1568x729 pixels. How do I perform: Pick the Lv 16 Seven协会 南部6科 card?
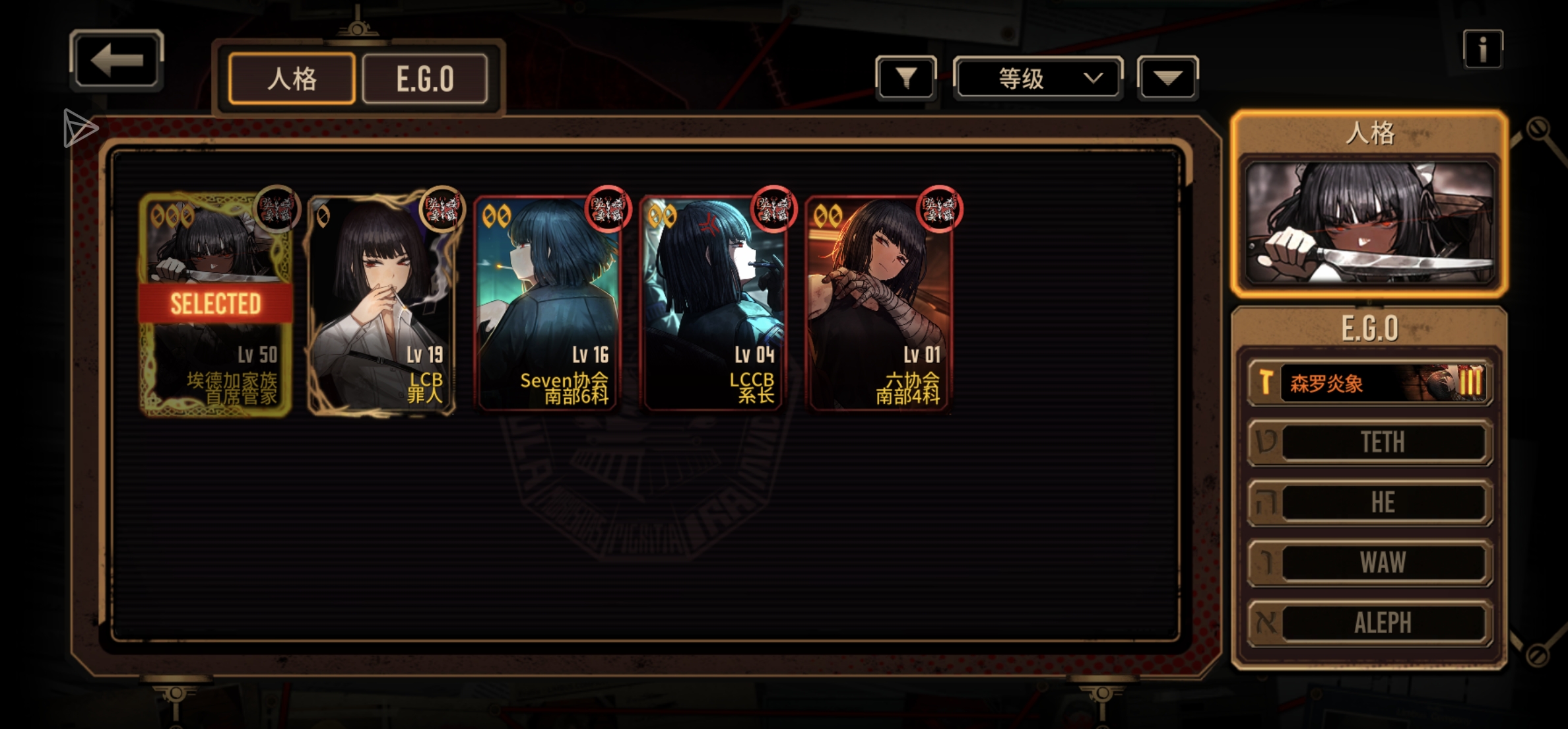click(547, 305)
